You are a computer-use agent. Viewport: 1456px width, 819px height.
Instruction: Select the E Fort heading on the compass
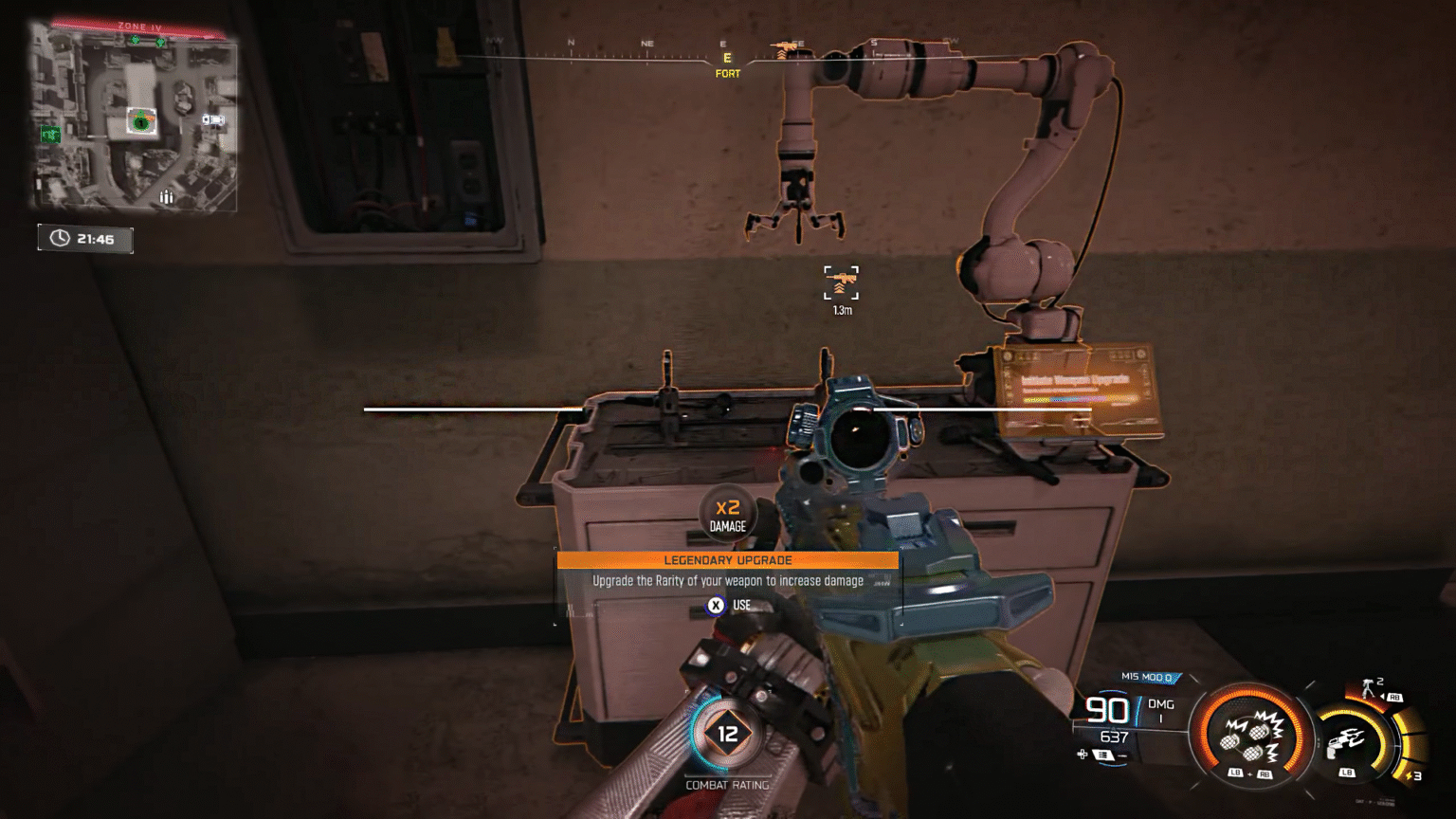(x=726, y=62)
